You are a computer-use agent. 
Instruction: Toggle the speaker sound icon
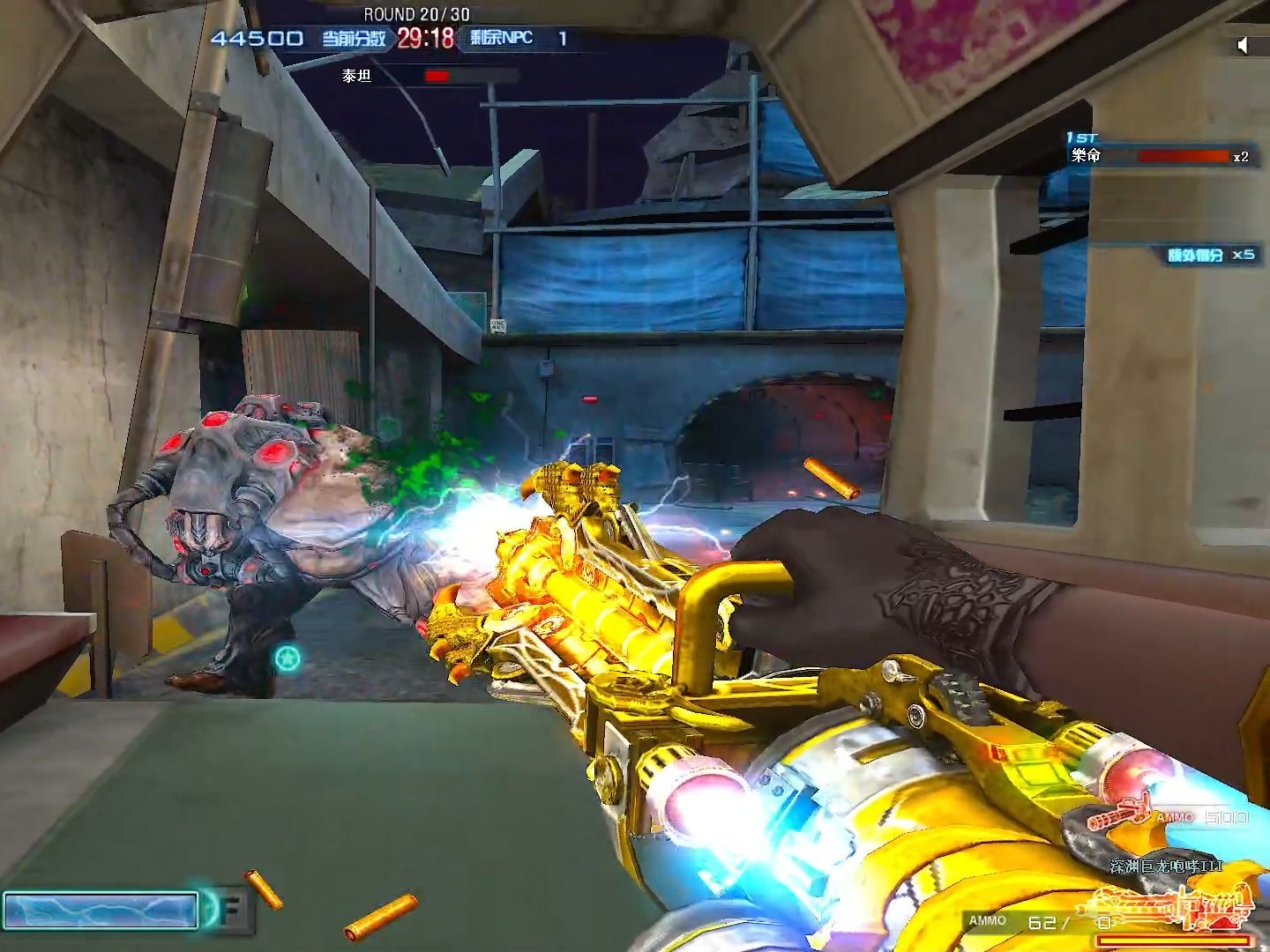point(1243,45)
